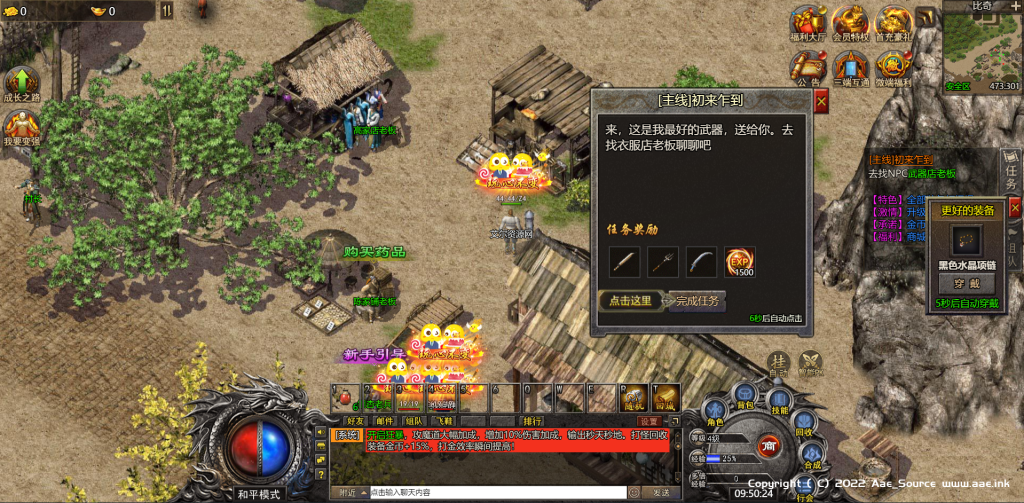Screen dimensions: 1024x503
Task: Open the 技能 skills panel
Action: 779,398
